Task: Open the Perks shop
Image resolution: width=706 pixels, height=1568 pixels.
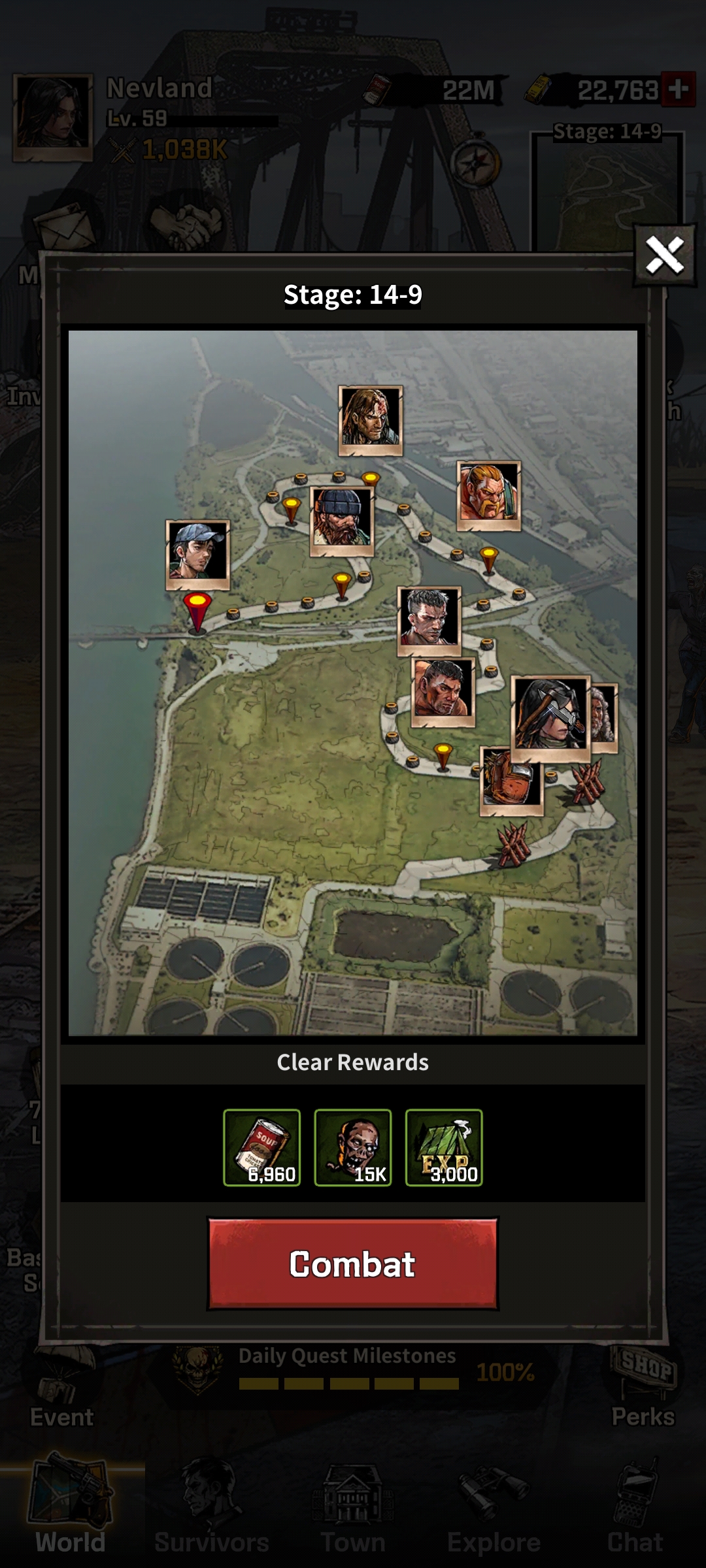Action: [x=643, y=1386]
